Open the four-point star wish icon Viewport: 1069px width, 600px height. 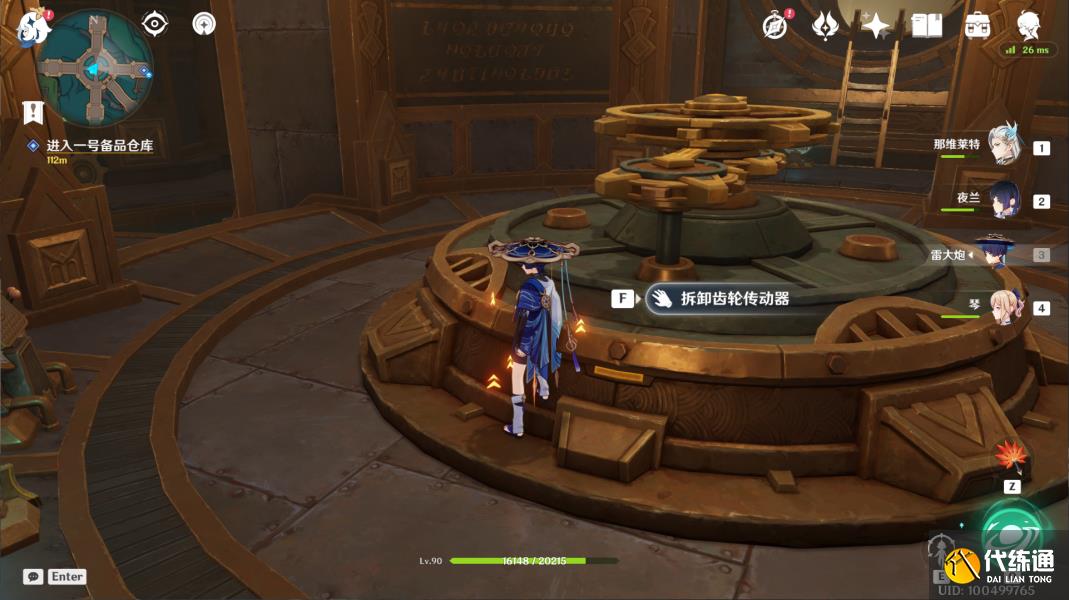[x=876, y=26]
